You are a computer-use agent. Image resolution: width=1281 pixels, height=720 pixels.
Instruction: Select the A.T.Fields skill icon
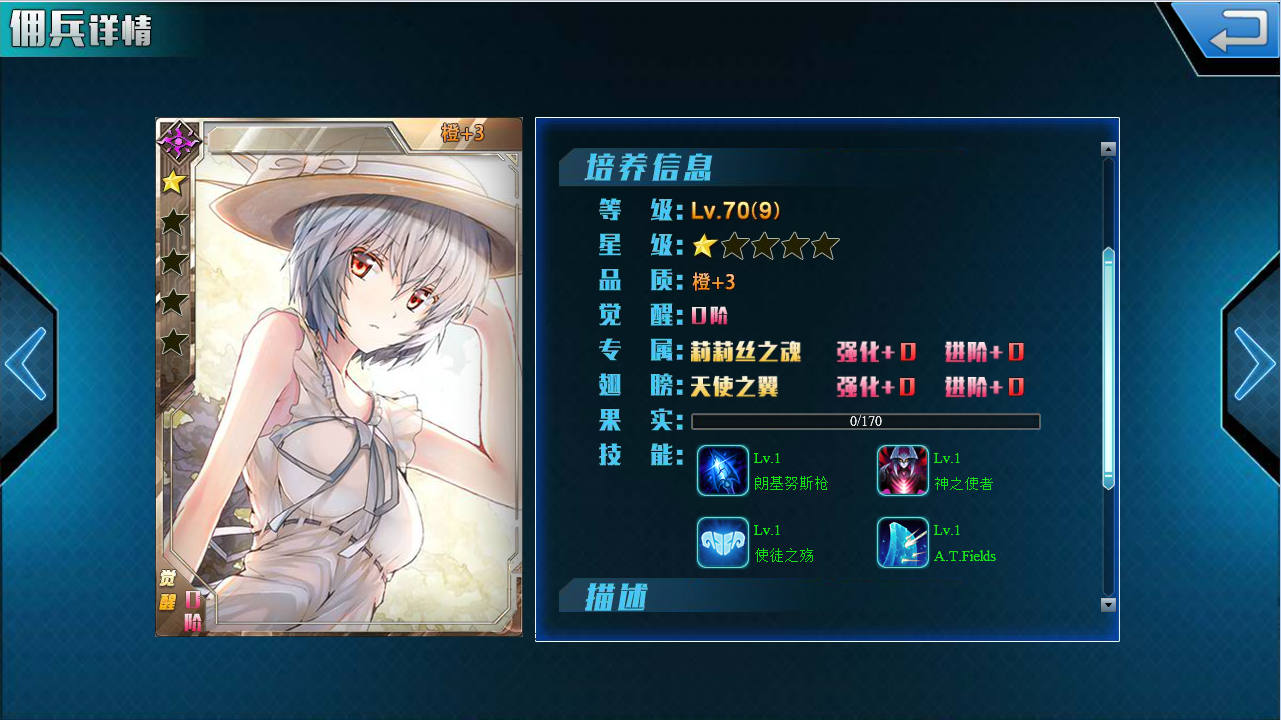(902, 543)
